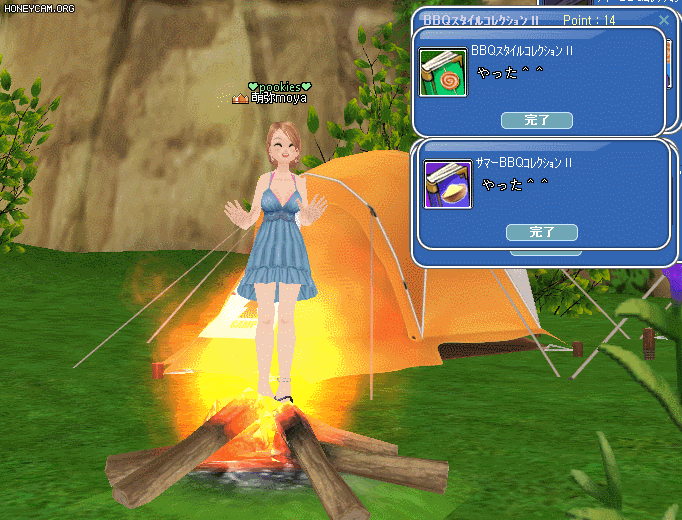Confirm 完了 on サマーBBQコレクション II popup
Screen dimensions: 682x520
[542, 232]
